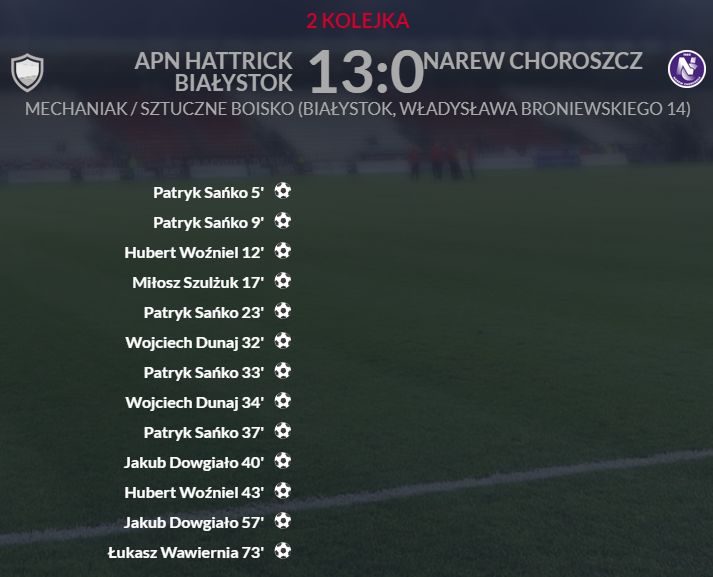This screenshot has height=577, width=713.
Task: Open Jakub Dowgiało 40' goal entry
Action: tap(194, 462)
